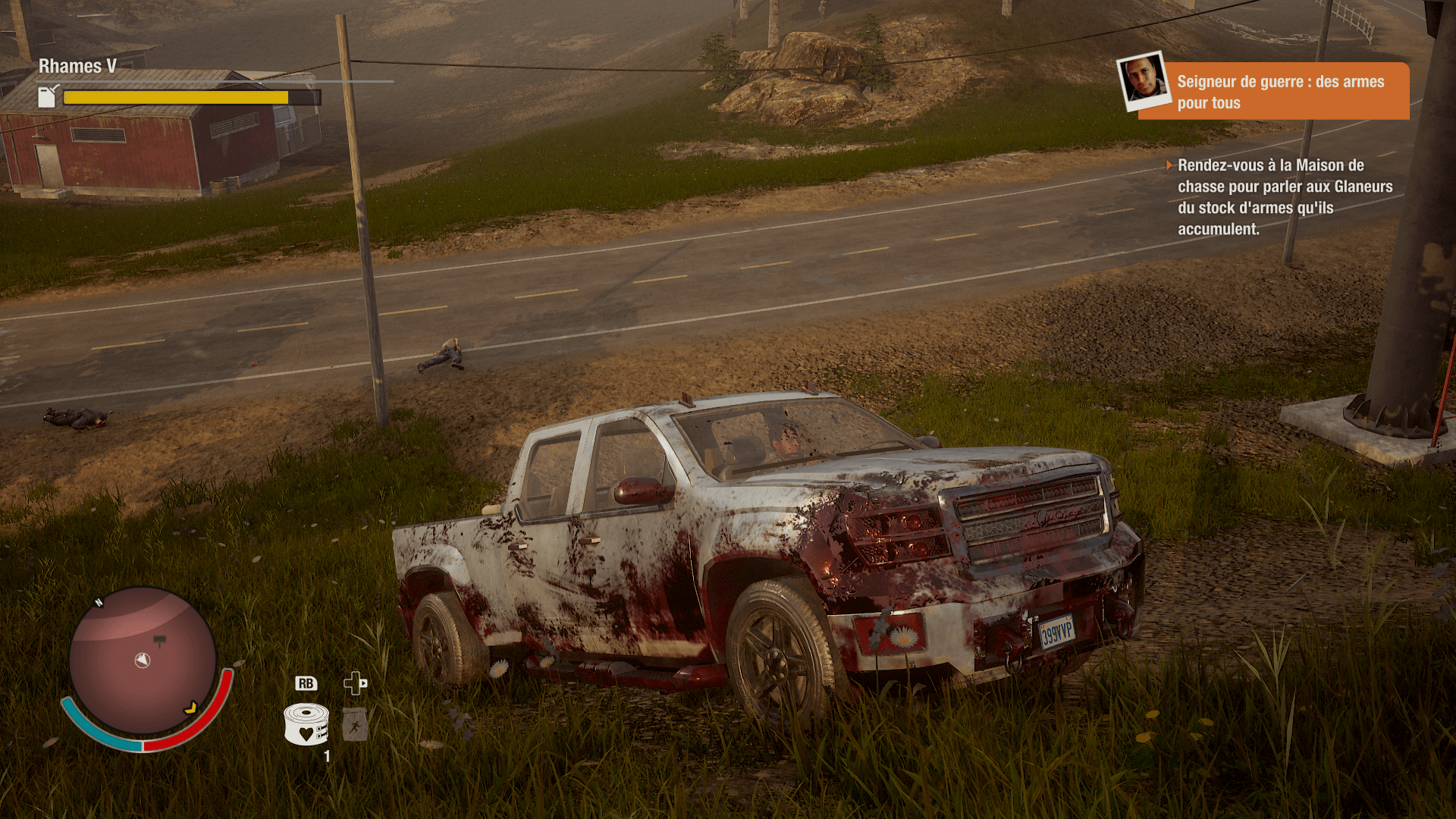Click the fuel jerrycan icon
The width and height of the screenshot is (1456, 819).
tap(48, 96)
